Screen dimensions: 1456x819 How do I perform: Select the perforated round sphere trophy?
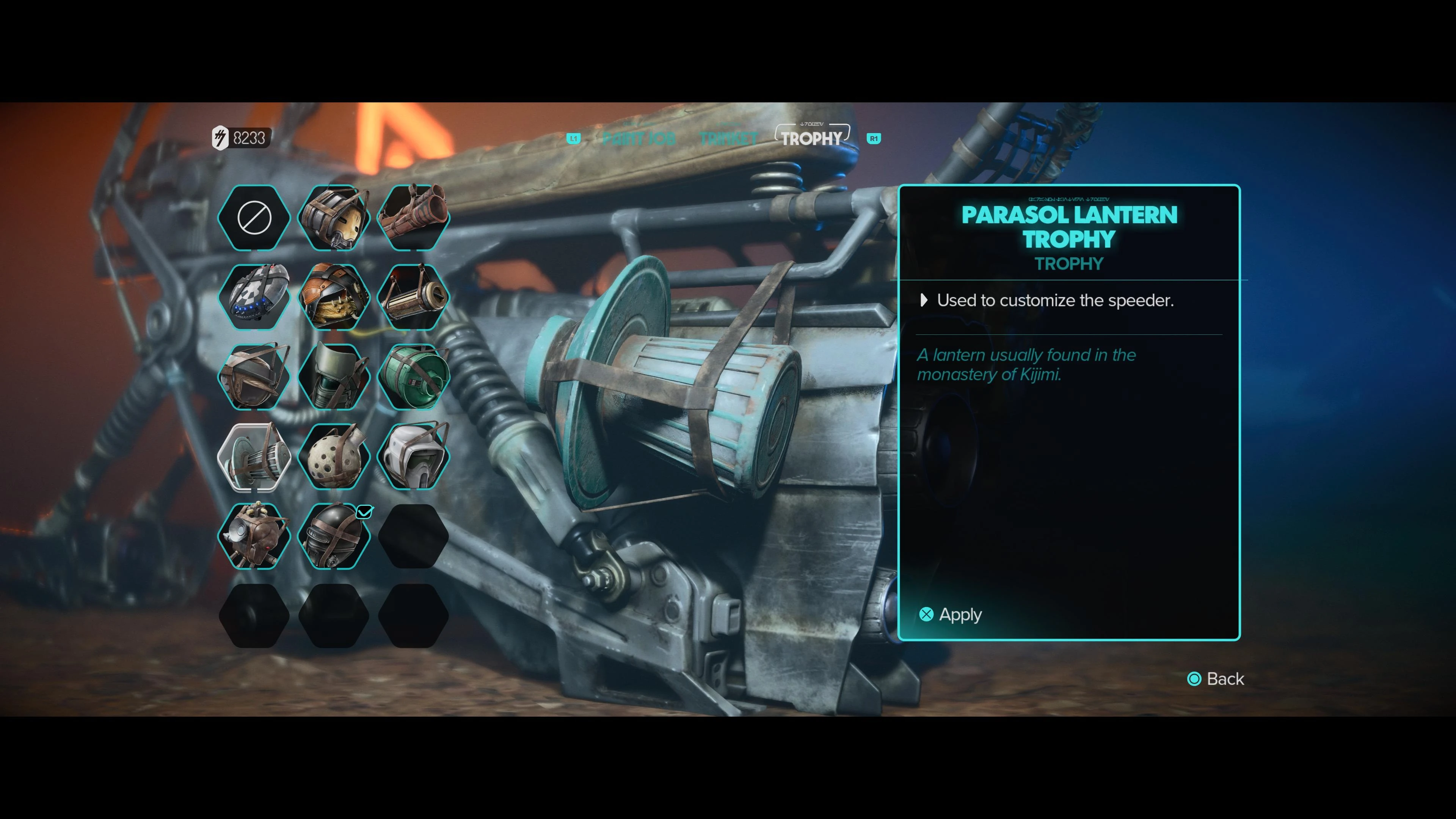[x=334, y=457]
